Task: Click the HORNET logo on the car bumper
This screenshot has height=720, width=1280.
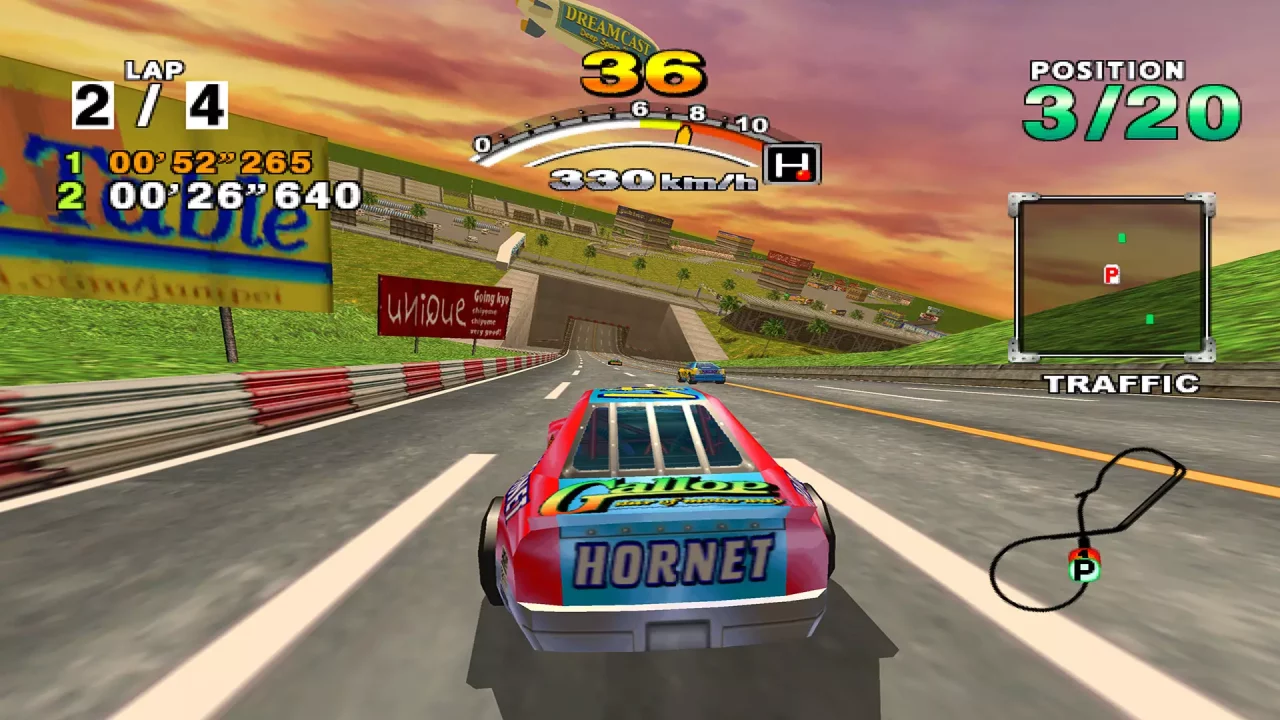Action: coord(674,562)
